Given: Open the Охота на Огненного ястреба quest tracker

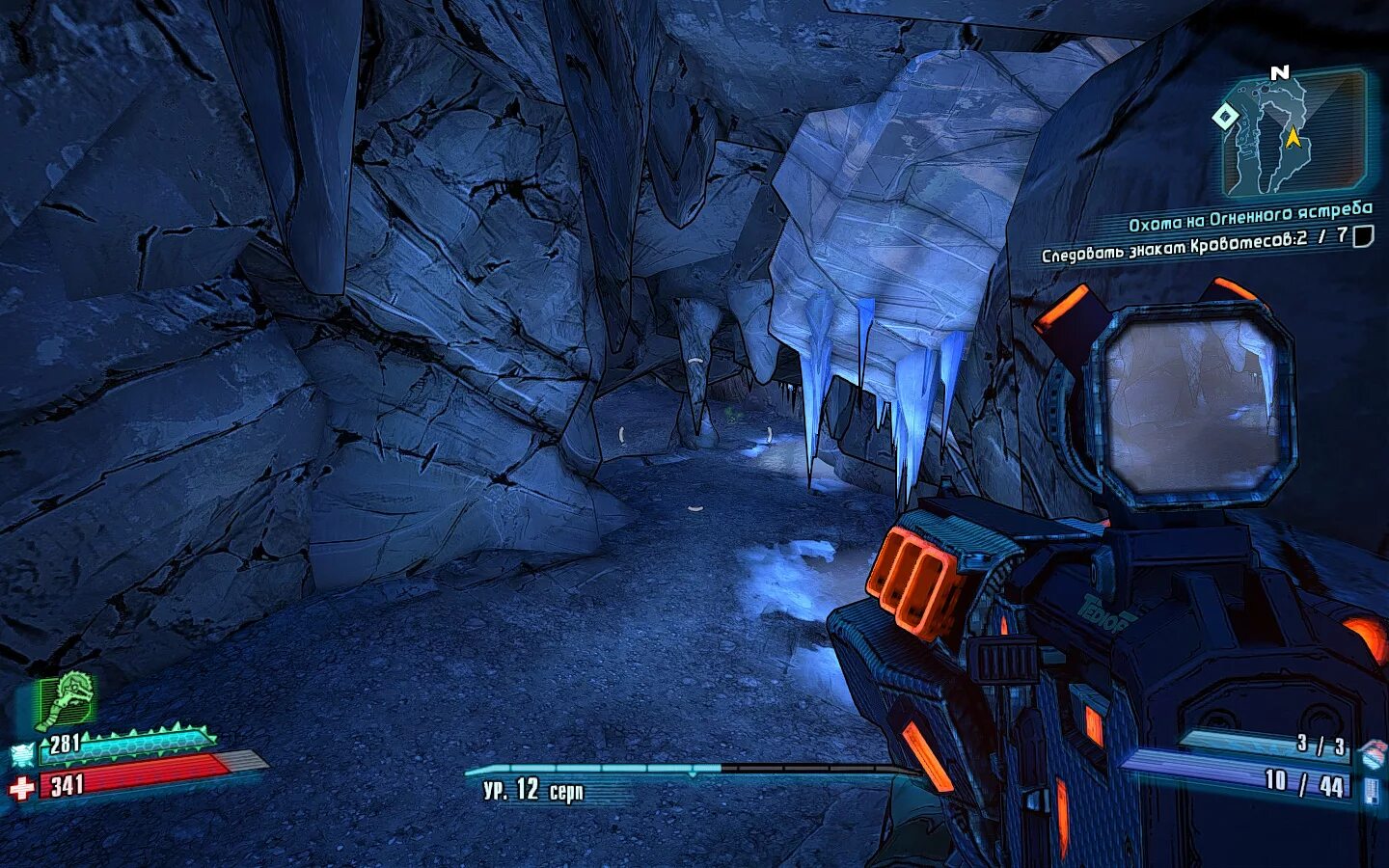Looking at the screenshot, I should (x=1249, y=217).
